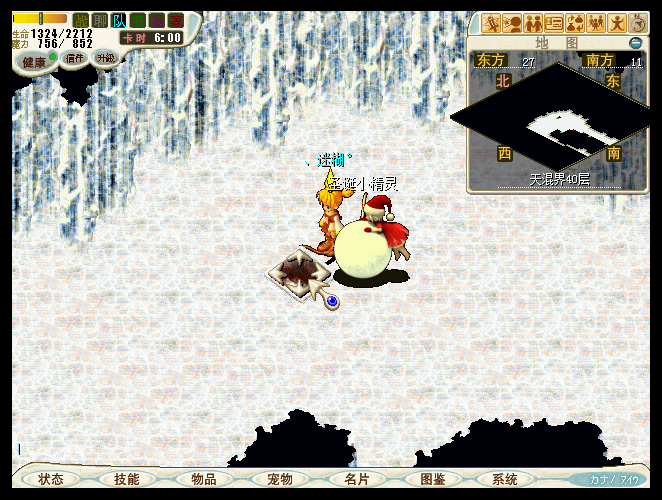Open the 信件 mail button

[75, 59]
